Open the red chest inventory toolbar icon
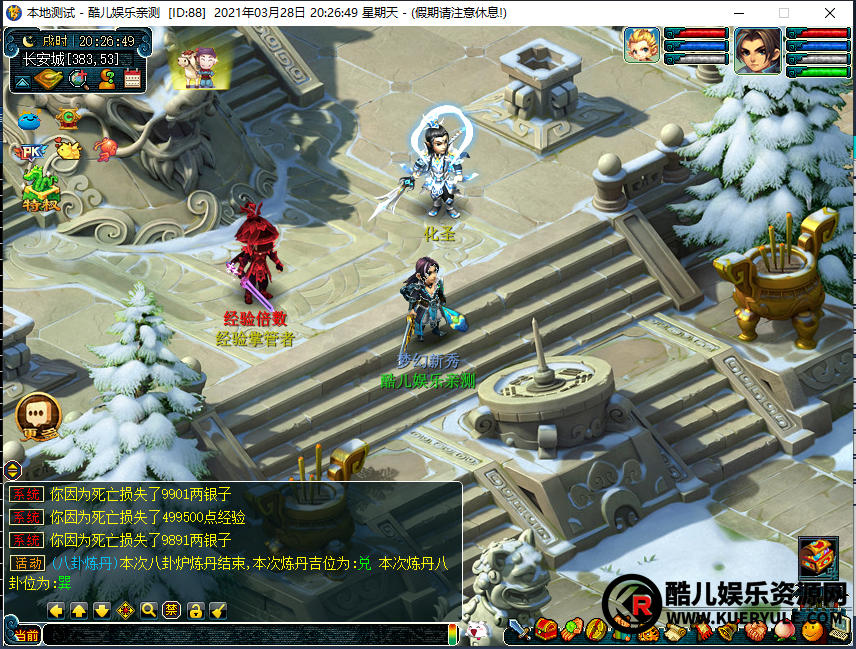 tap(545, 630)
